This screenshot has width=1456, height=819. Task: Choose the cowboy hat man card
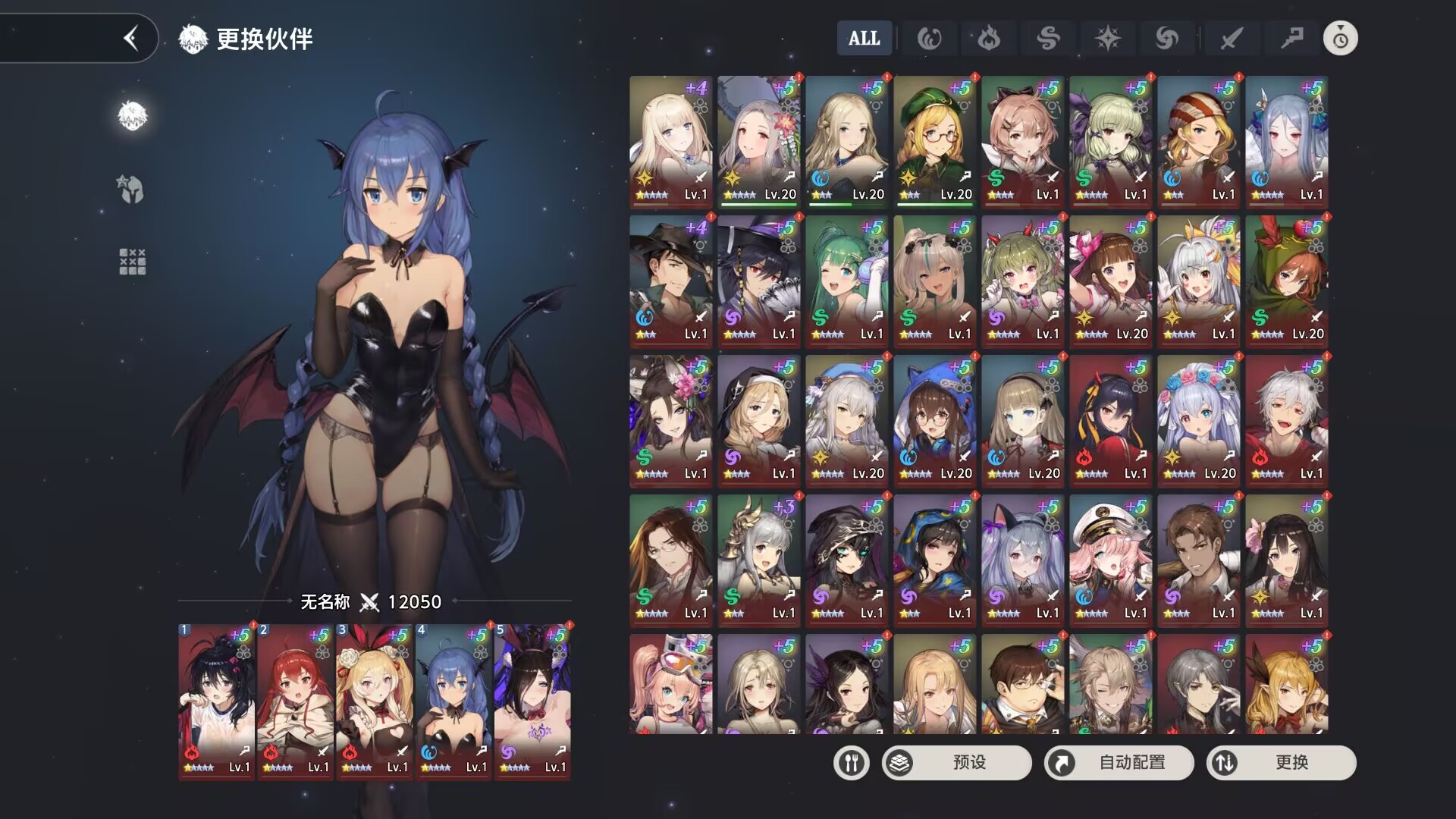(x=670, y=281)
